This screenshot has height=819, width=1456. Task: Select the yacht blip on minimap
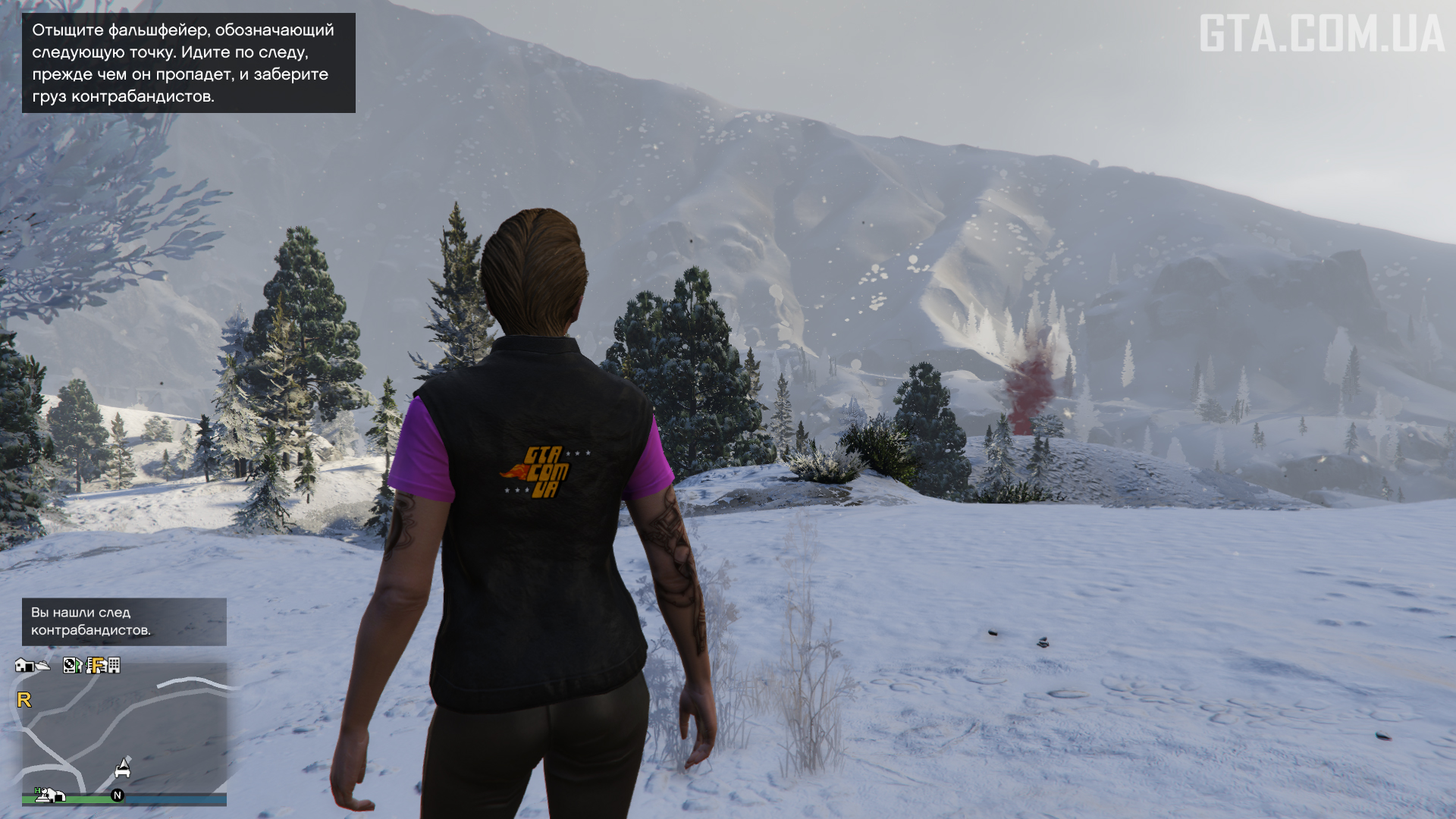[42, 666]
